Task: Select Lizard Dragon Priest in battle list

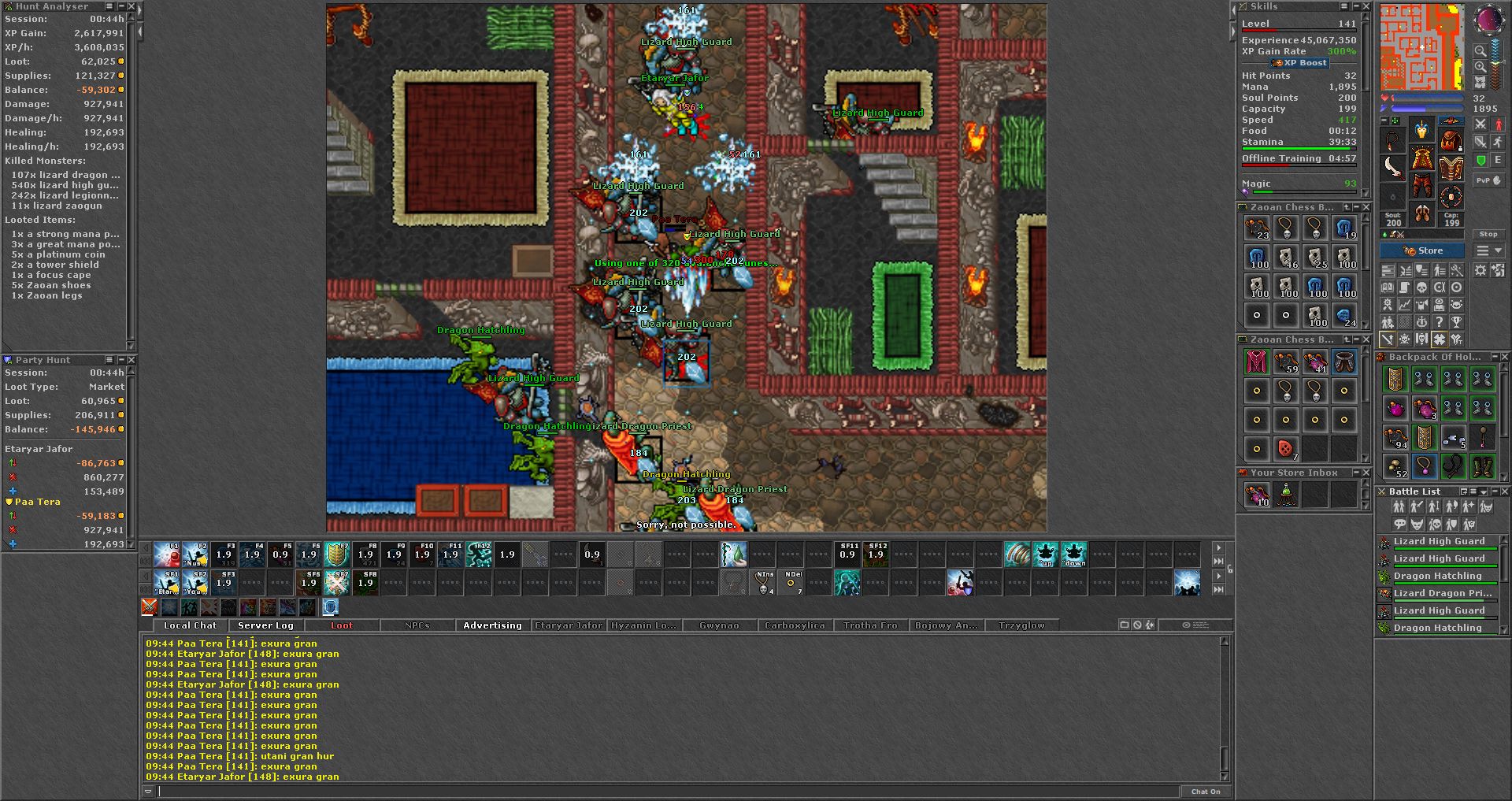Action: coord(1441,593)
